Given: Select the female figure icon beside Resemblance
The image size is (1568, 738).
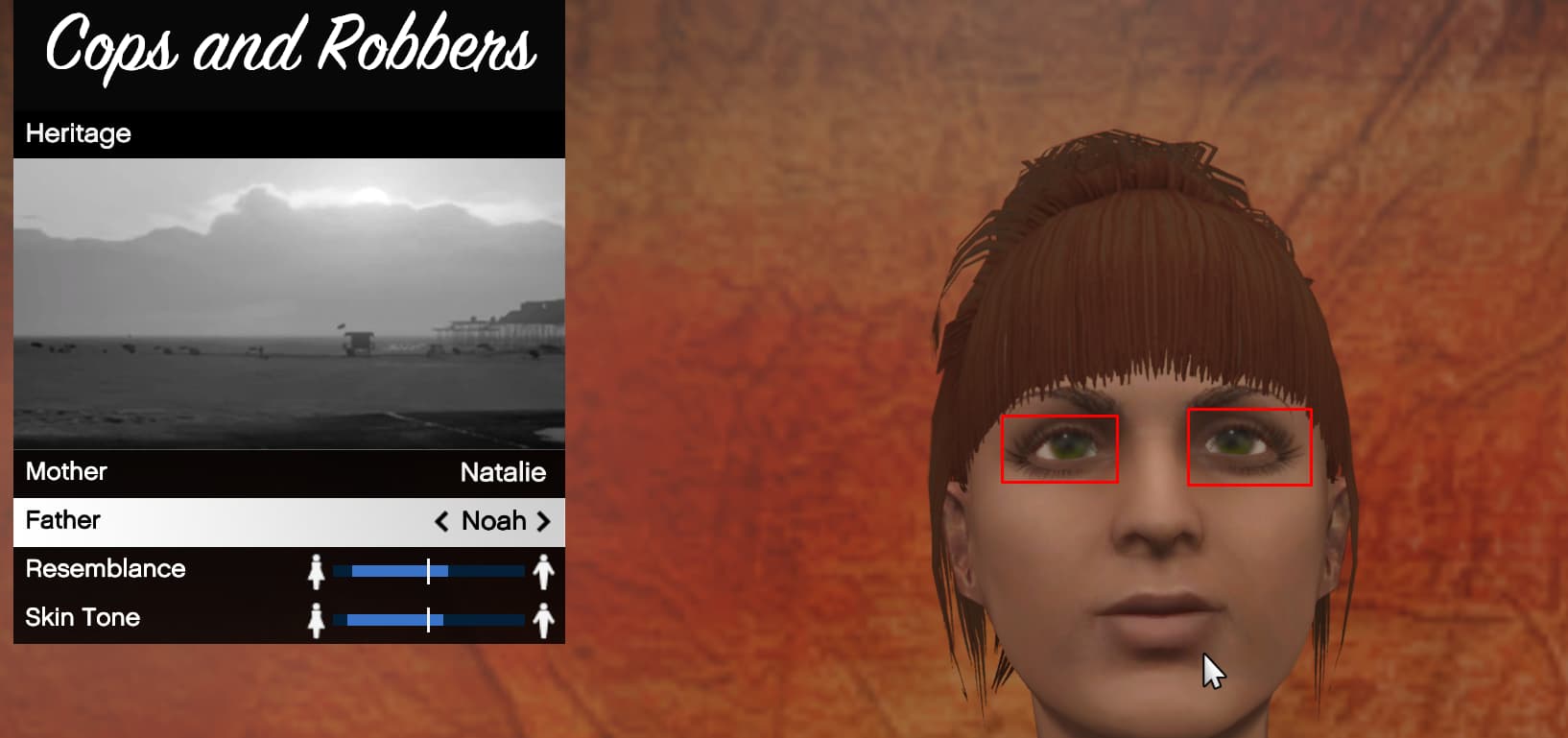Looking at the screenshot, I should pos(317,570).
